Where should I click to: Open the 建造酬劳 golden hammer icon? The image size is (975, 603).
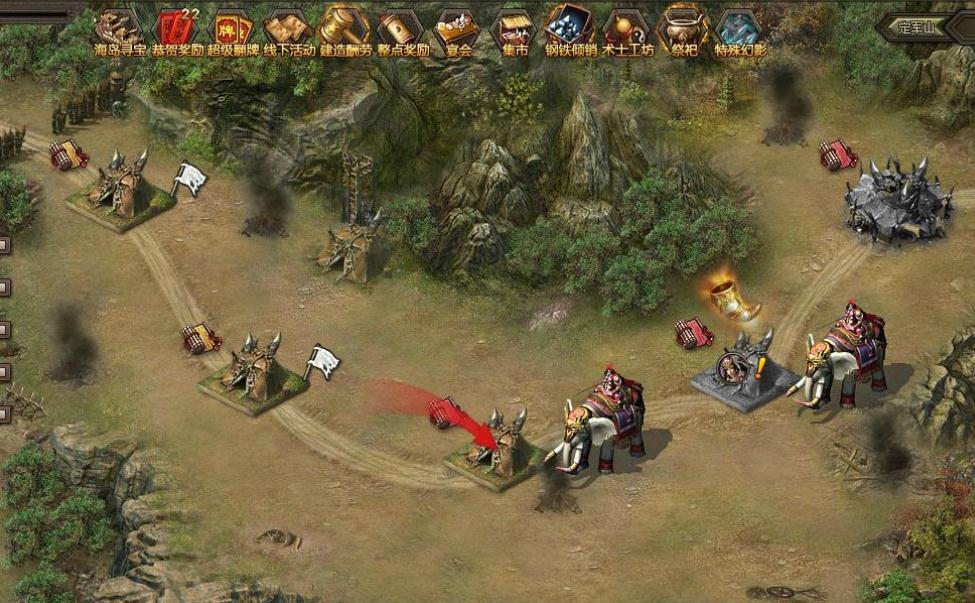pyautogui.click(x=346, y=30)
